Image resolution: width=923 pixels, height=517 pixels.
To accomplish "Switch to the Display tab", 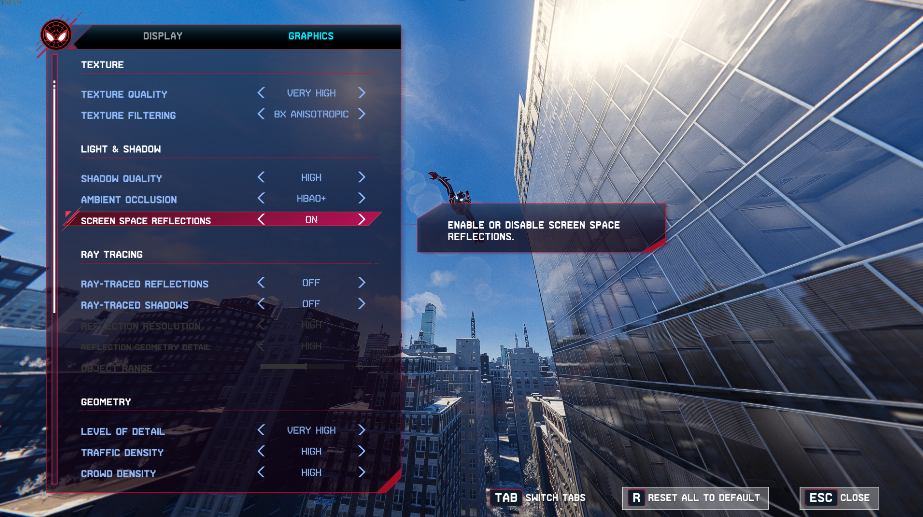I will pyautogui.click(x=163, y=36).
